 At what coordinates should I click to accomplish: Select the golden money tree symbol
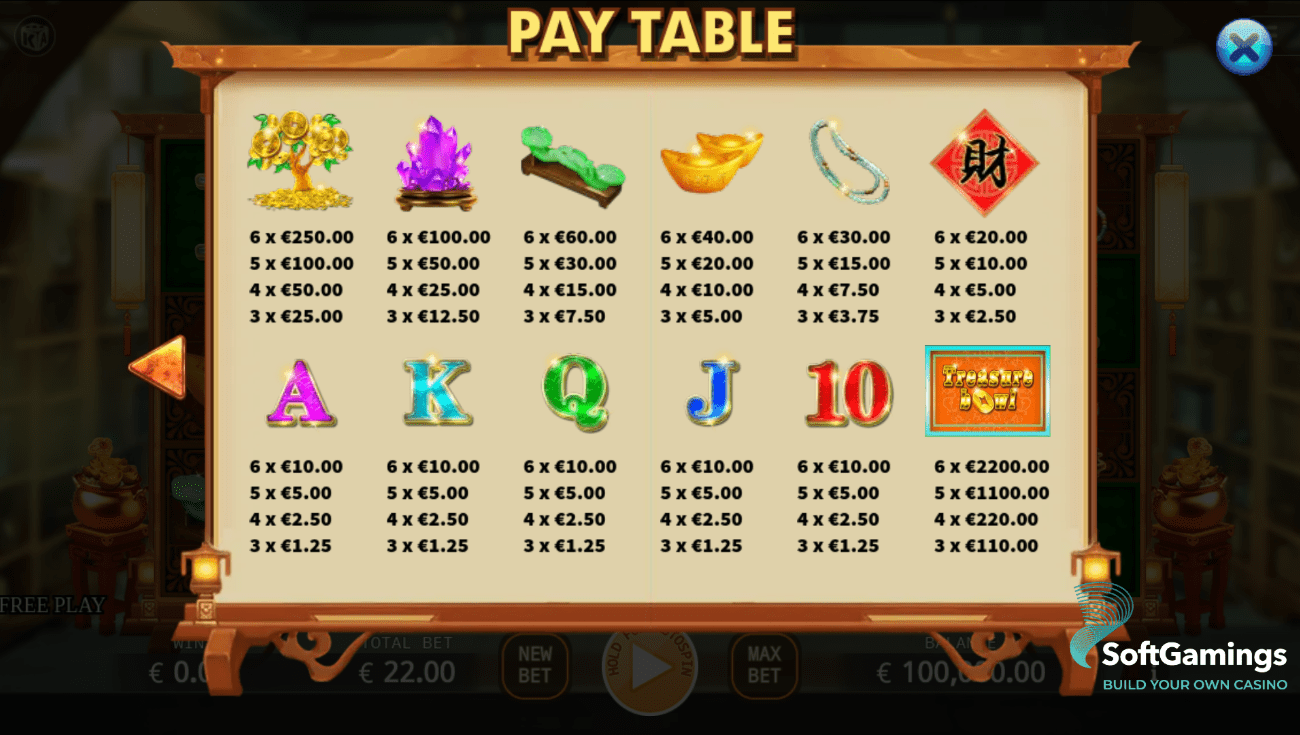coord(300,160)
